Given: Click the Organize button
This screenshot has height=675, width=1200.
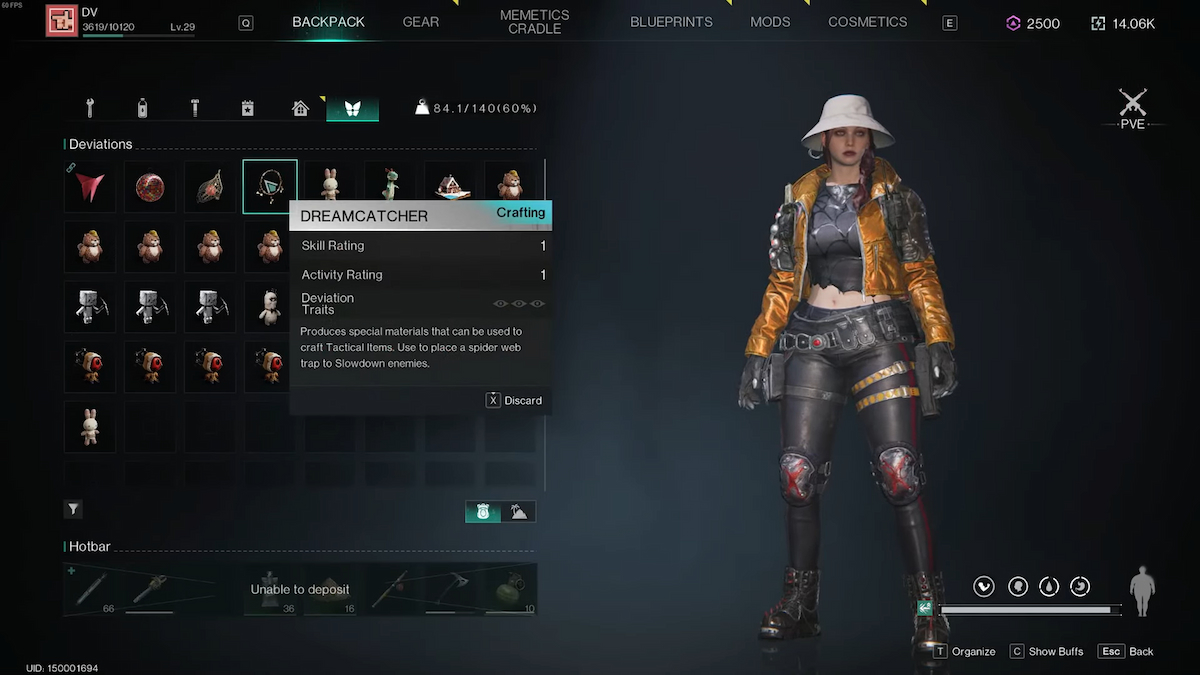Looking at the screenshot, I should [964, 651].
